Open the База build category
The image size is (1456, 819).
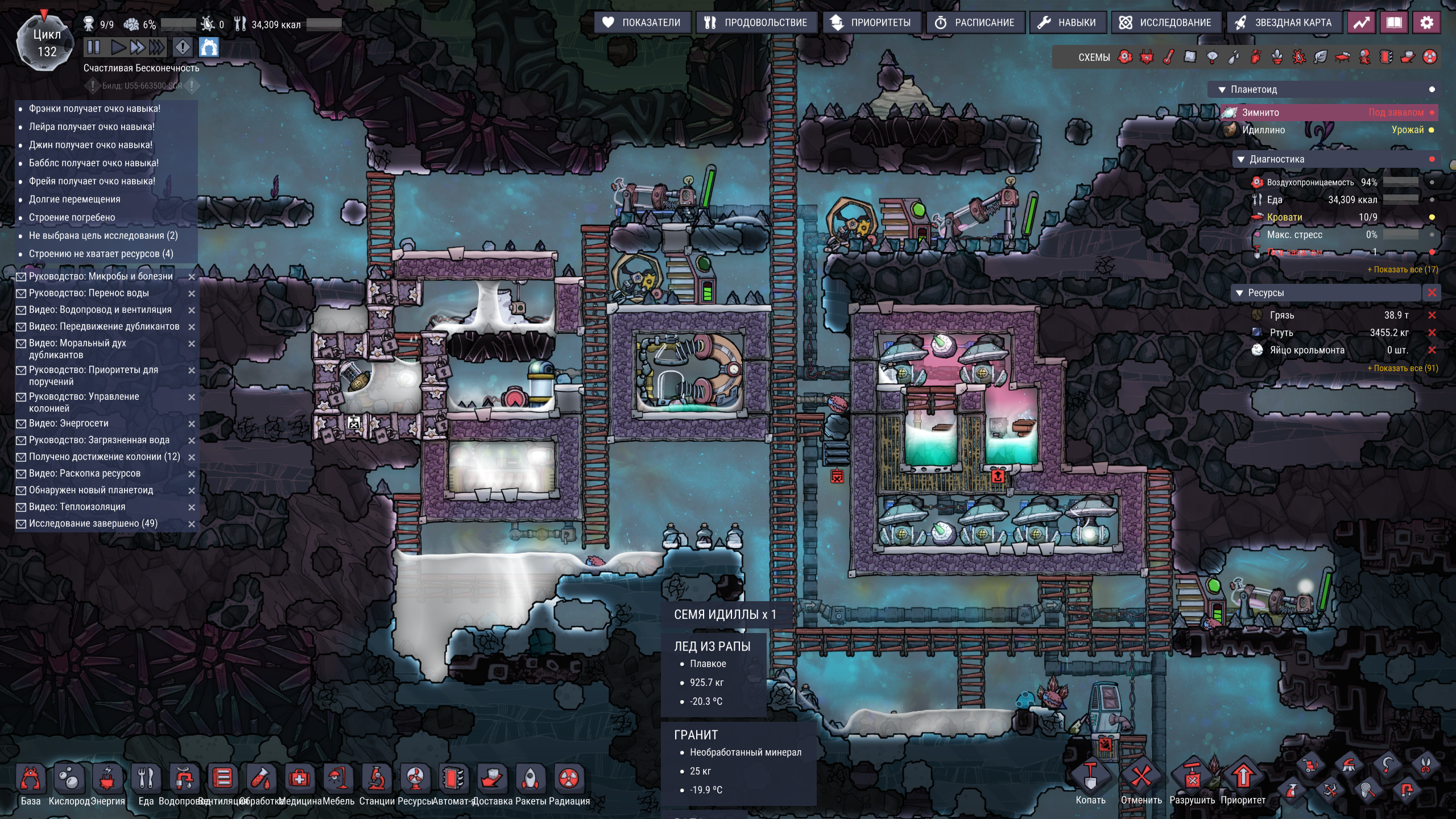pos(31,779)
